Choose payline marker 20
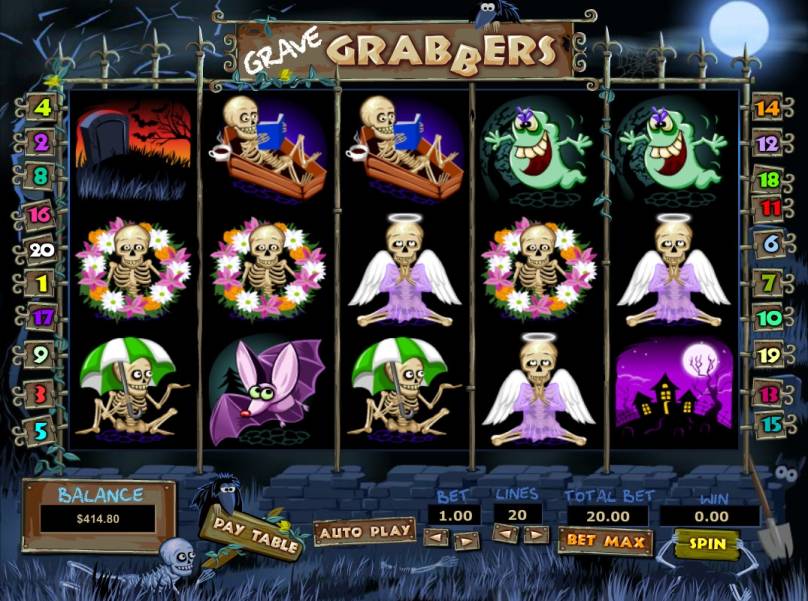 click(x=41, y=250)
